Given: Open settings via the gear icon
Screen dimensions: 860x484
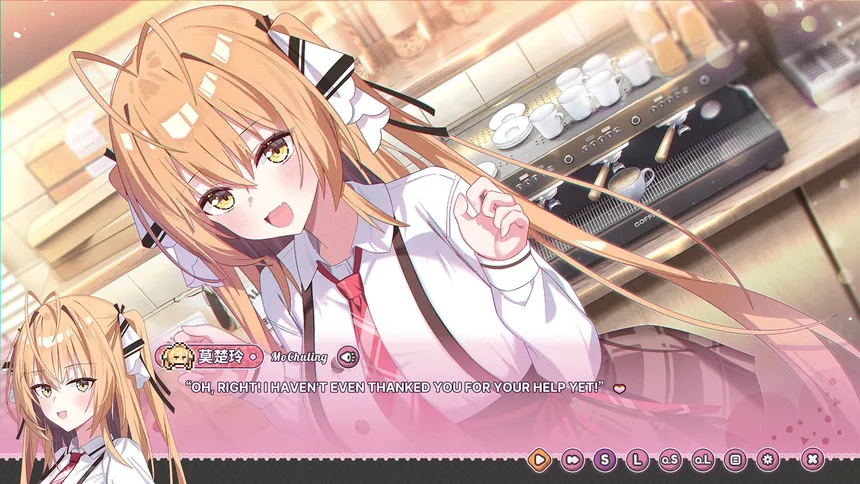Looking at the screenshot, I should click(x=768, y=460).
